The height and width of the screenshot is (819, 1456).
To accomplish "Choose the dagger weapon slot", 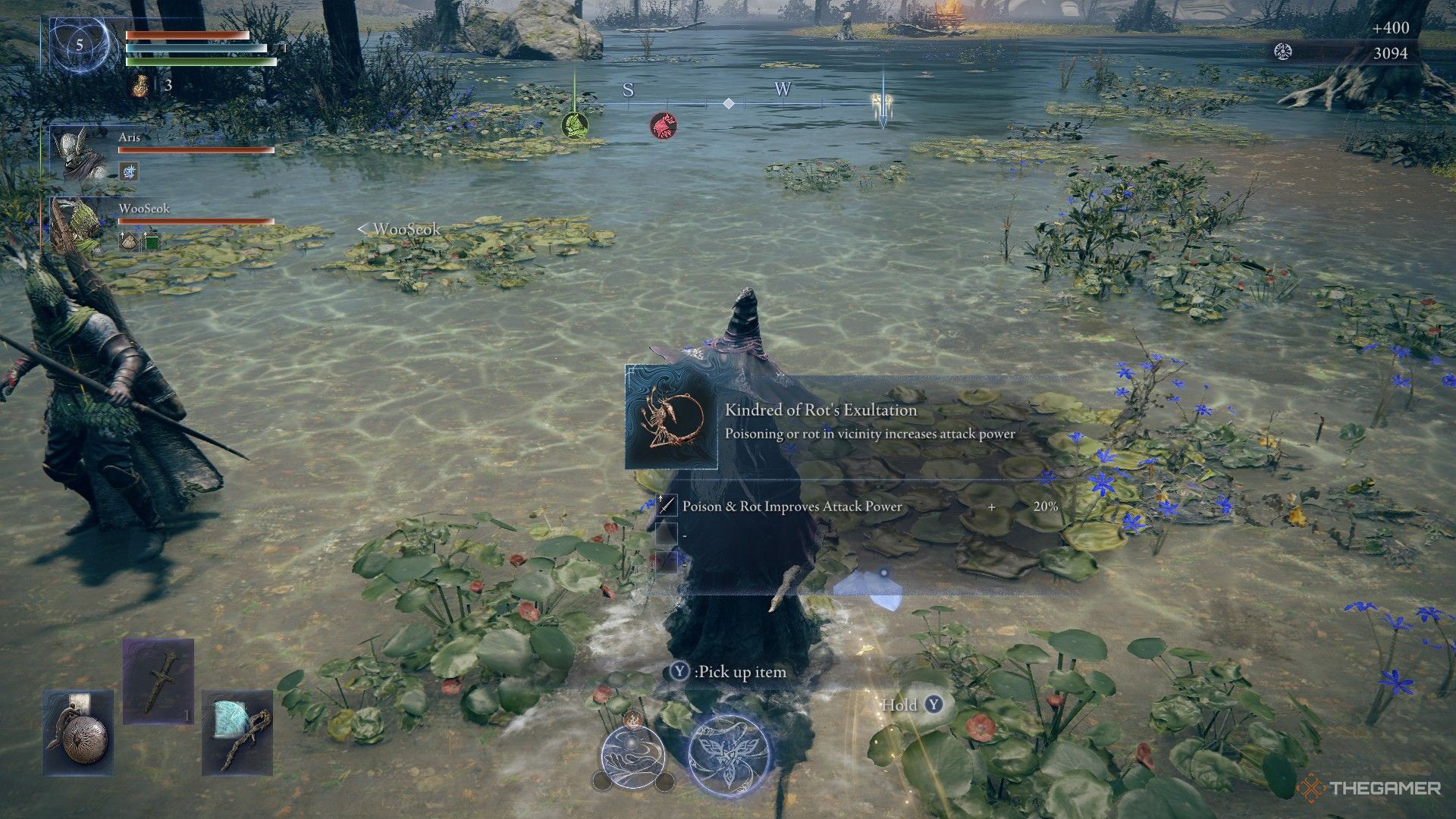I will coord(158,681).
